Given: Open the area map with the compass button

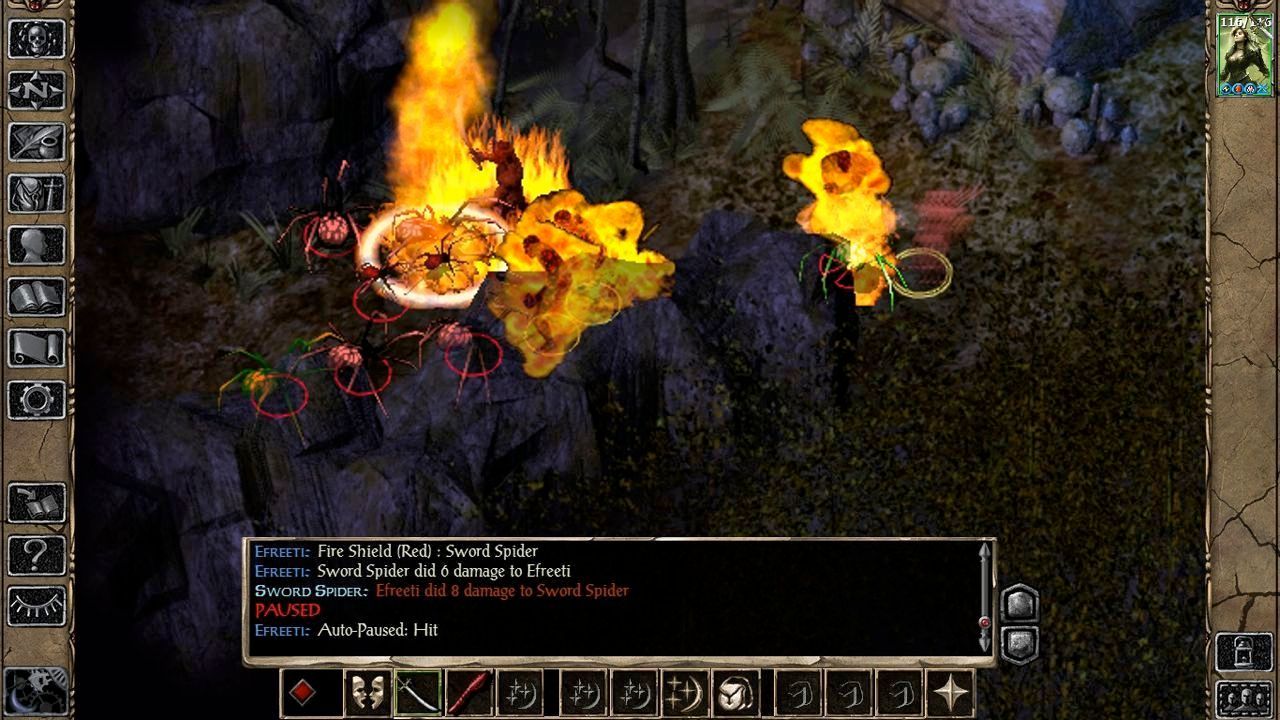Looking at the screenshot, I should [37, 91].
